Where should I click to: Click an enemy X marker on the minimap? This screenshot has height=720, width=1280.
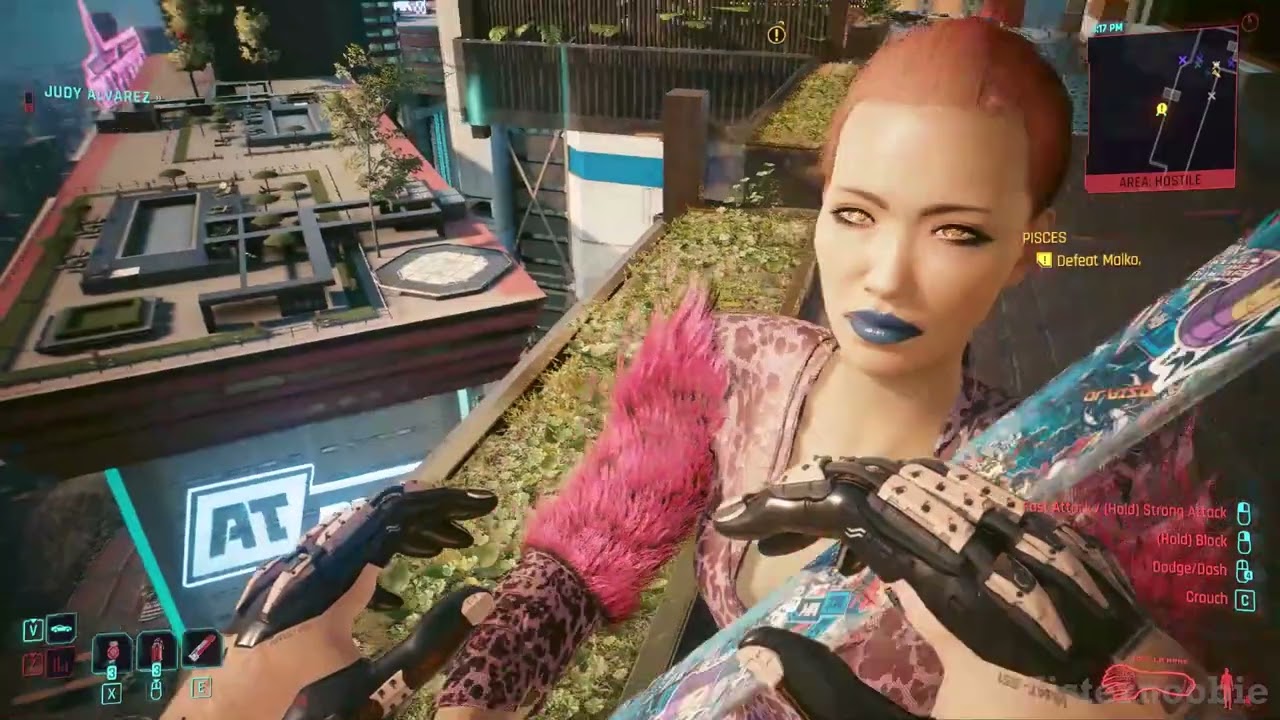click(1181, 59)
